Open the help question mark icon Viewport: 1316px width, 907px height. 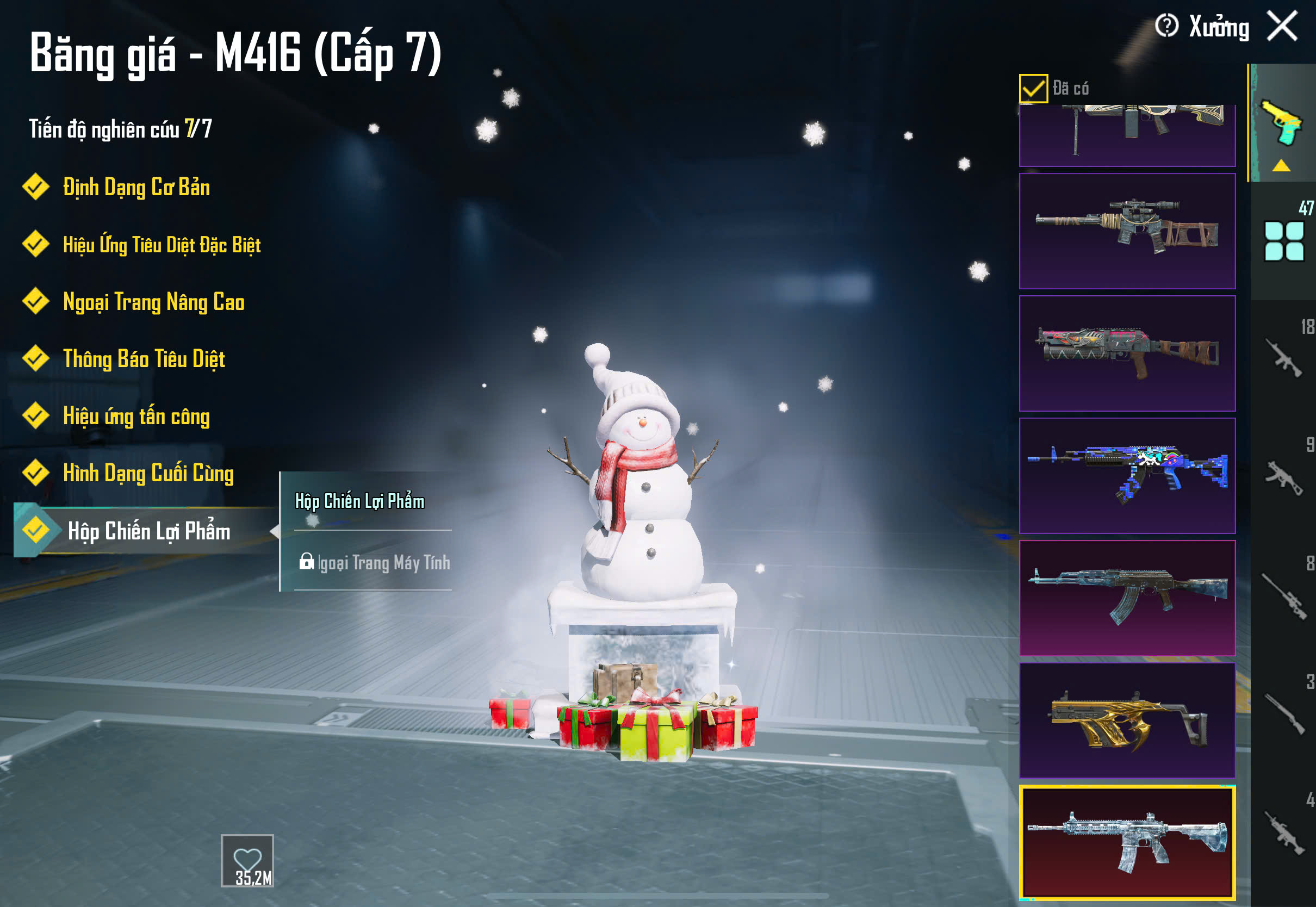[x=1166, y=26]
